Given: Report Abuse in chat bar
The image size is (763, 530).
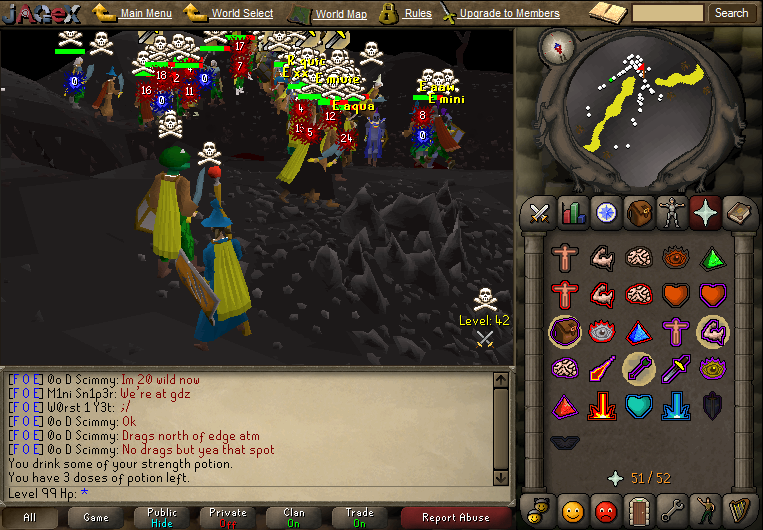Looking at the screenshot, I should (454, 517).
